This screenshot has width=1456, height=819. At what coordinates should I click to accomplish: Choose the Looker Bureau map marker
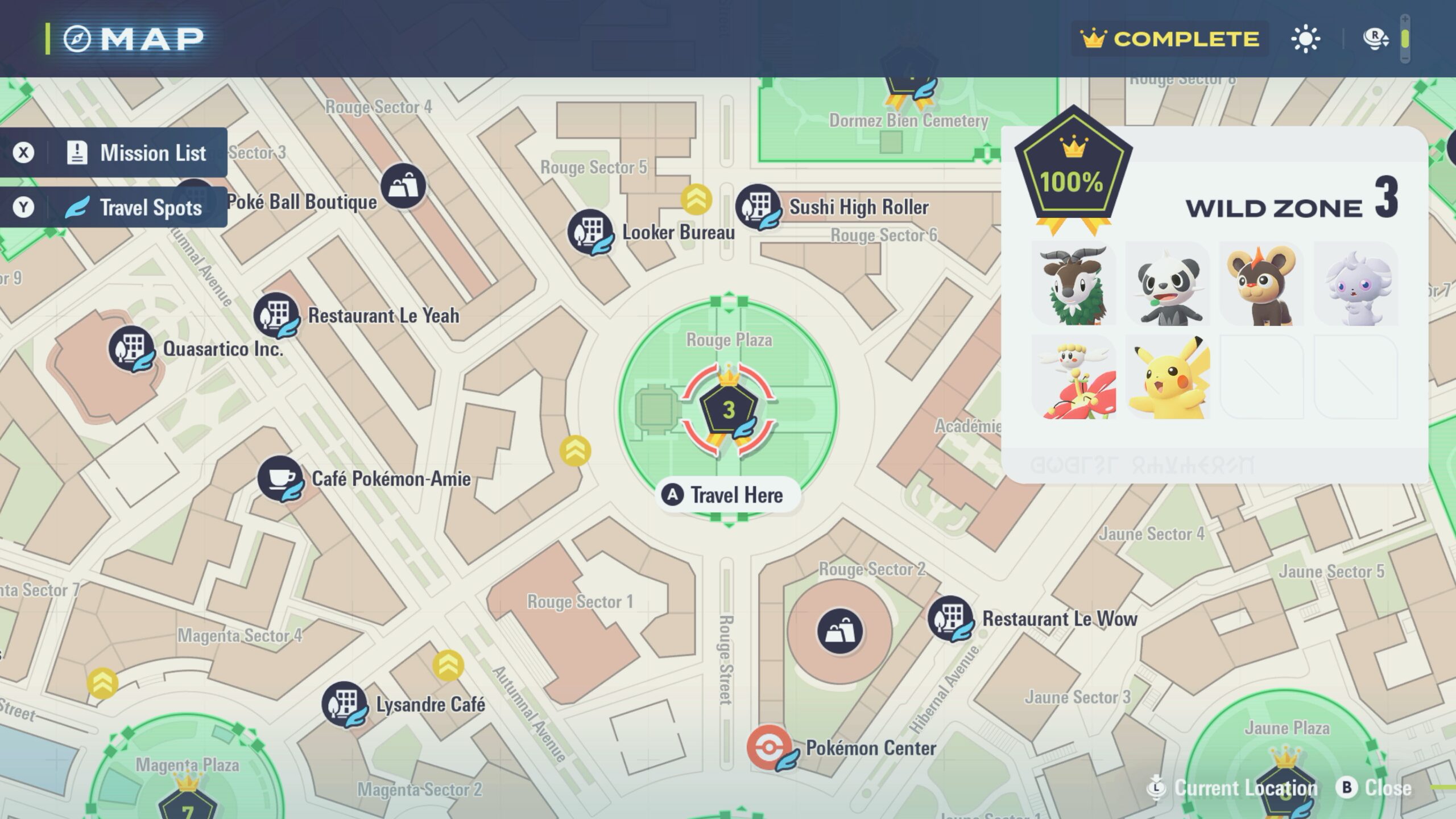pyautogui.click(x=591, y=232)
